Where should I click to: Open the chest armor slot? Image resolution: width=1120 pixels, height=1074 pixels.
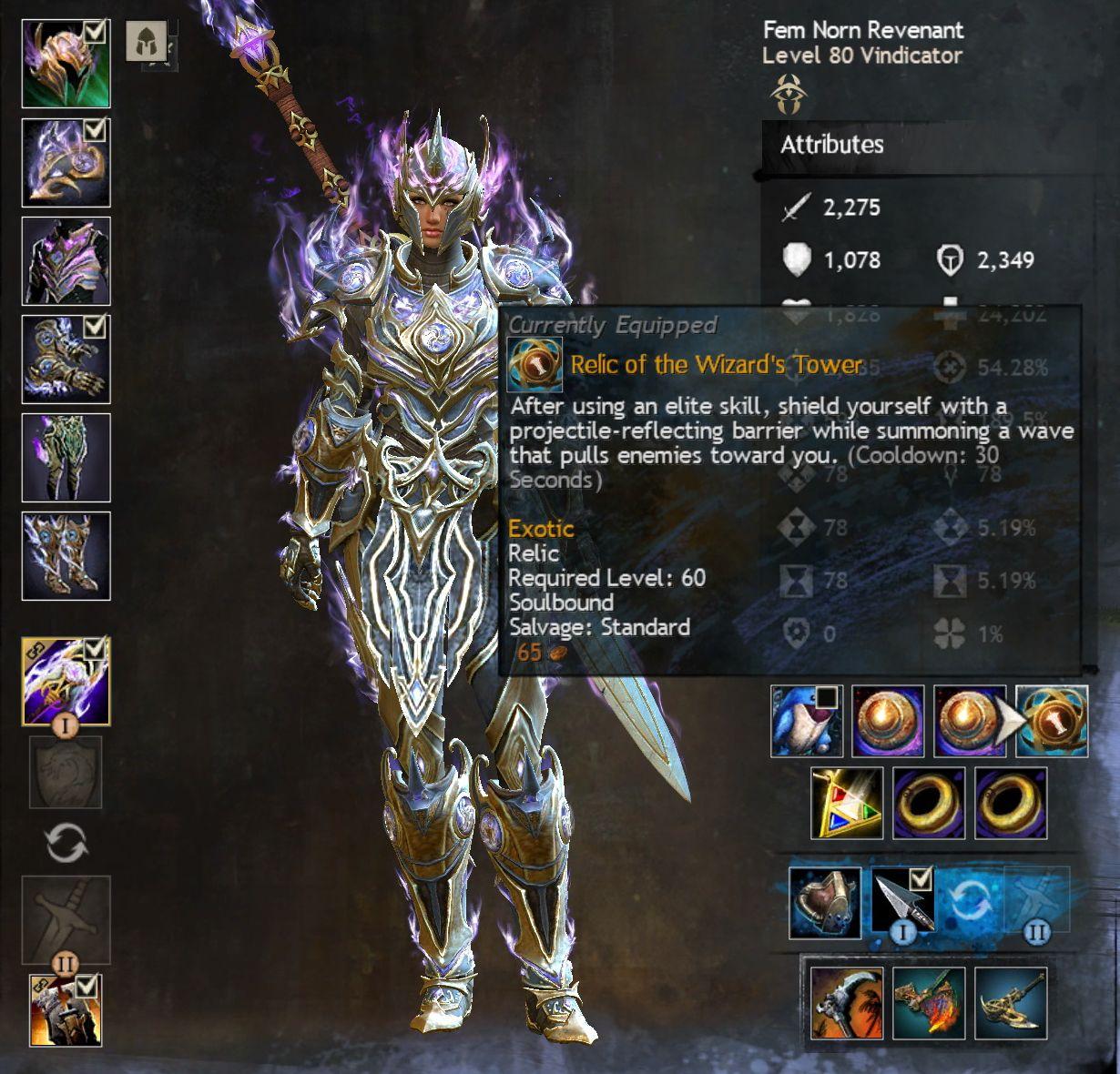click(x=66, y=261)
